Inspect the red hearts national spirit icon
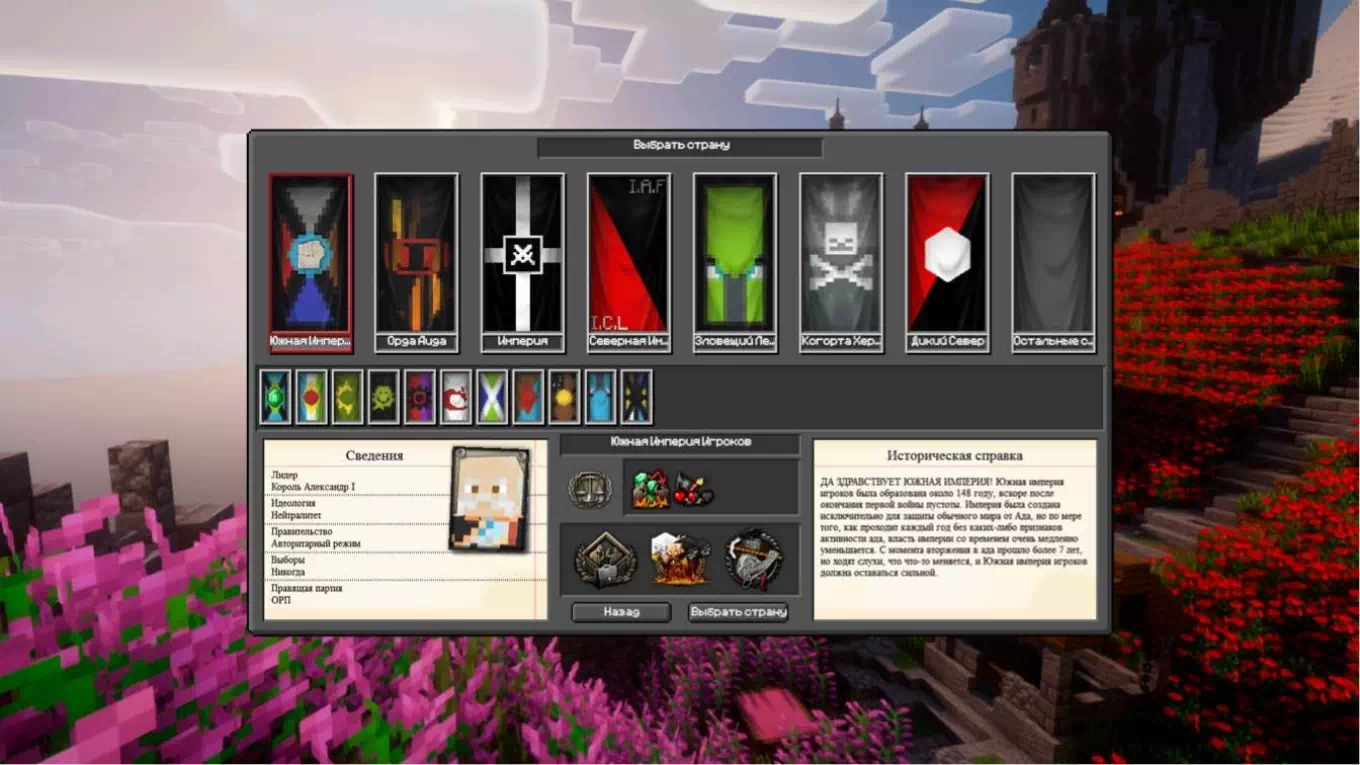 point(693,489)
